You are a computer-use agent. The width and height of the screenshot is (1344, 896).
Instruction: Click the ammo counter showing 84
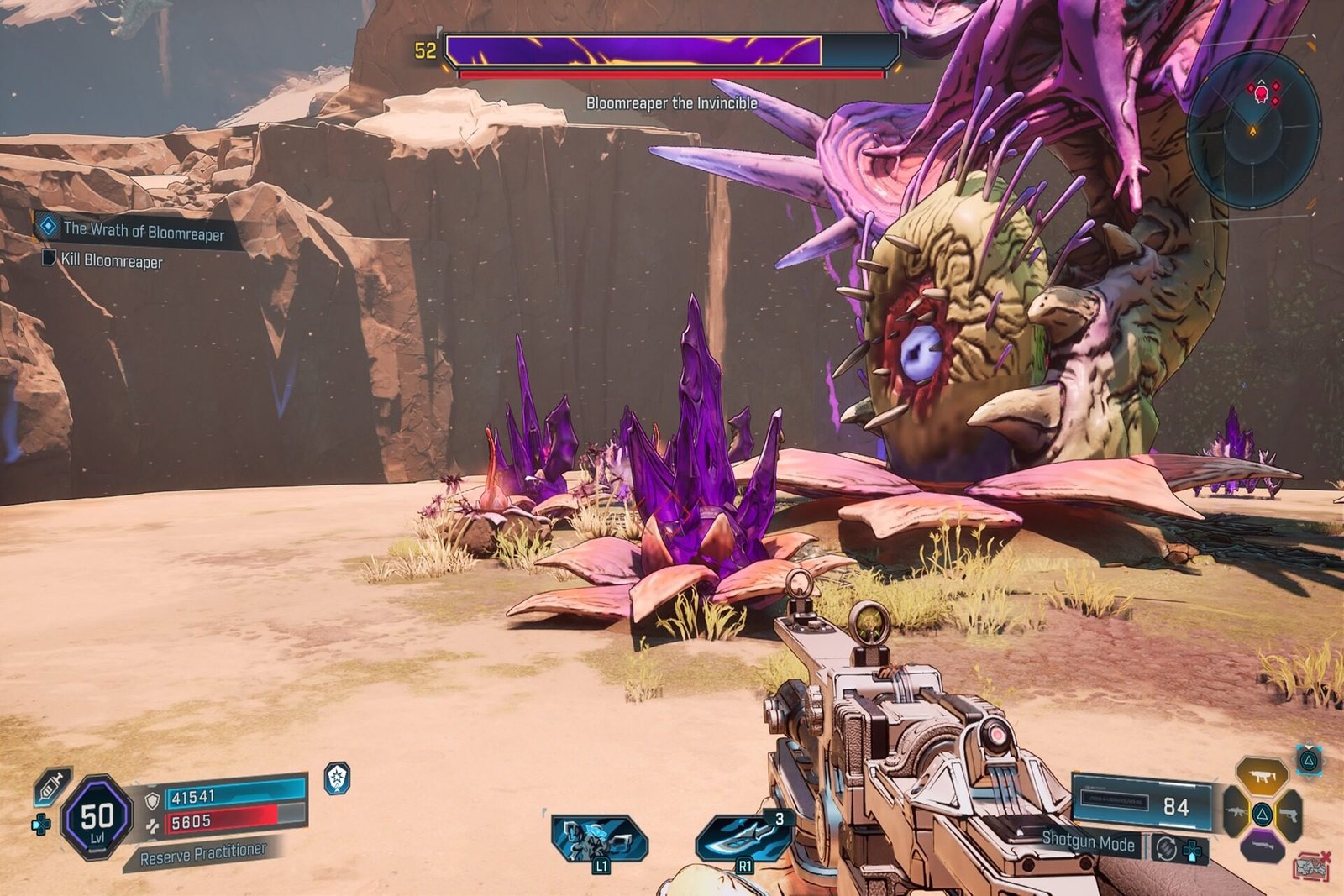pos(1175,805)
